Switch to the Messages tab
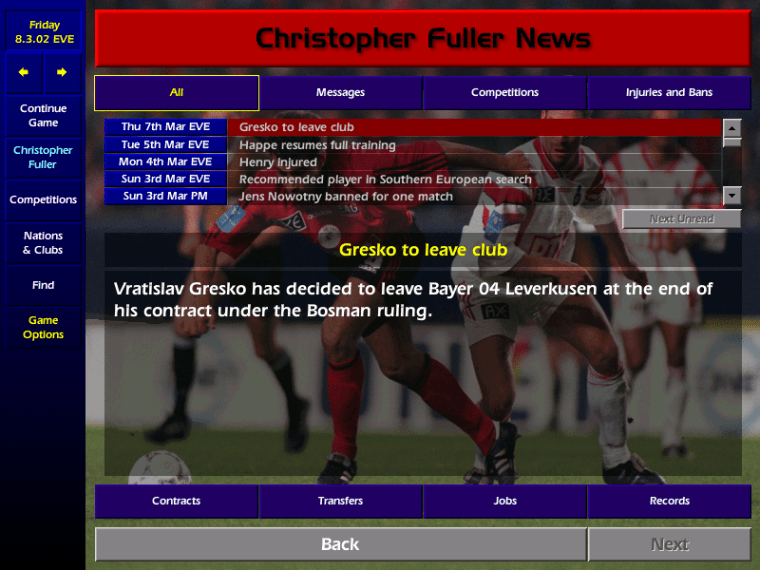The height and width of the screenshot is (570, 760). [340, 93]
